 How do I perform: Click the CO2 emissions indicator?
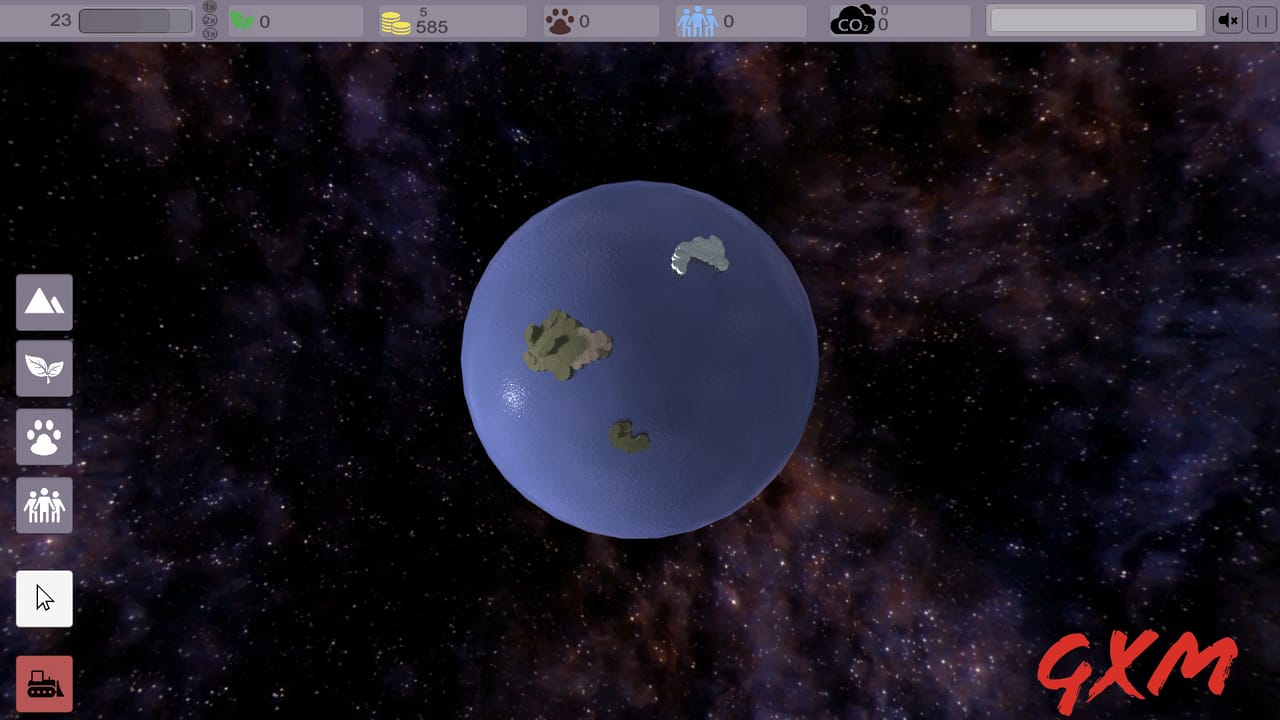tap(855, 20)
